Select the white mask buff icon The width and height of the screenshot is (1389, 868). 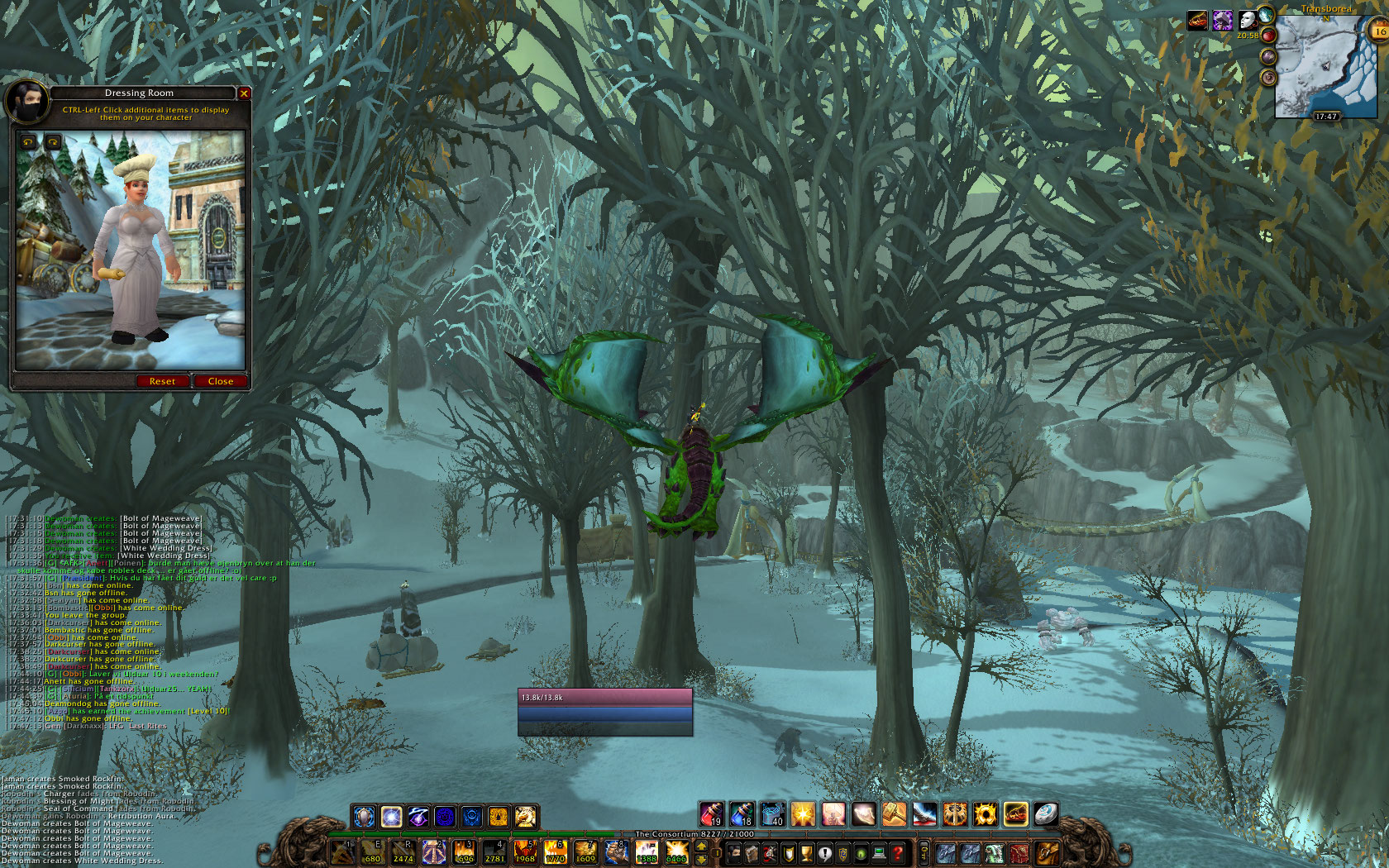pyautogui.click(x=1247, y=21)
